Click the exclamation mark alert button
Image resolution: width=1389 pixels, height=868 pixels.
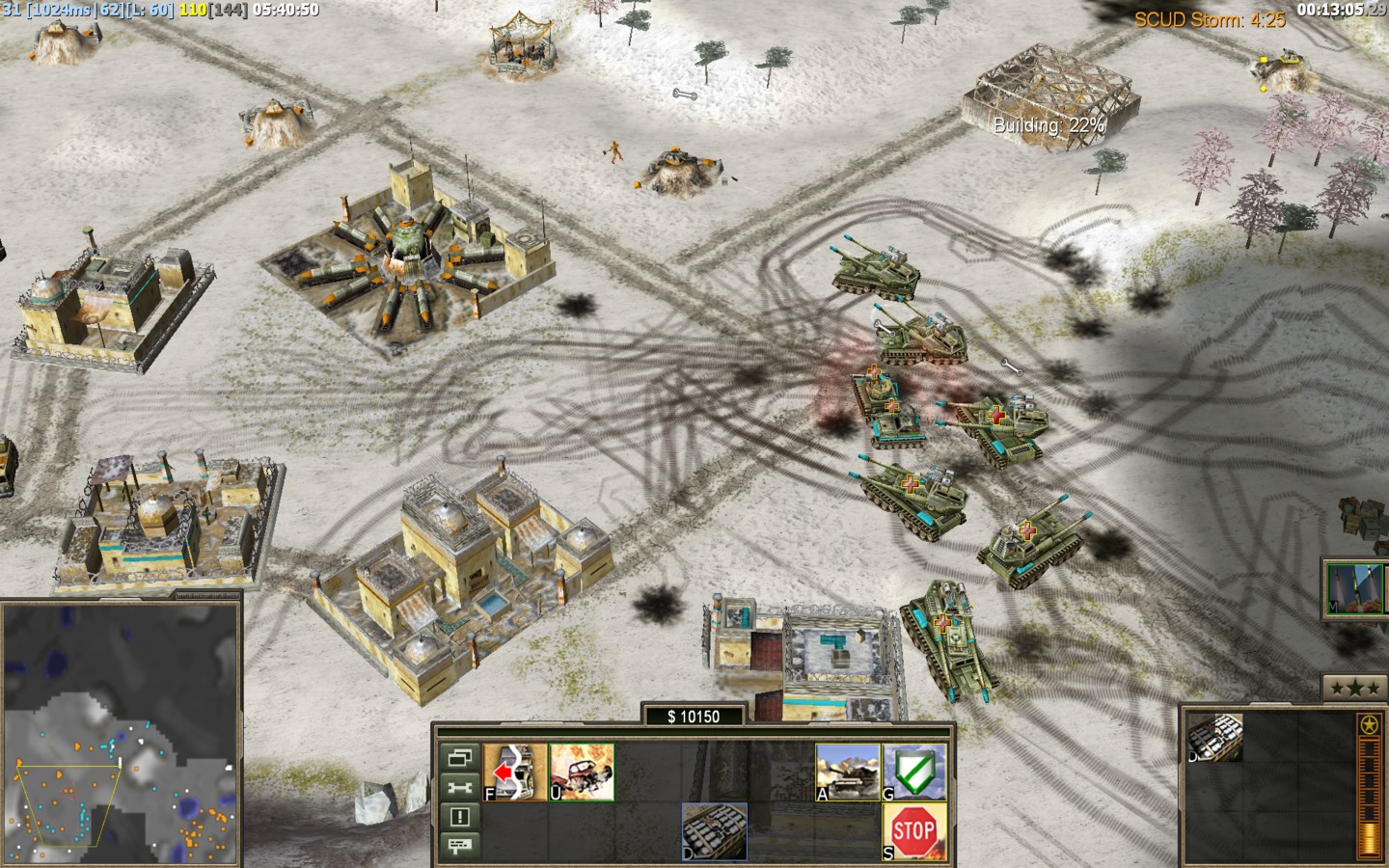459,818
